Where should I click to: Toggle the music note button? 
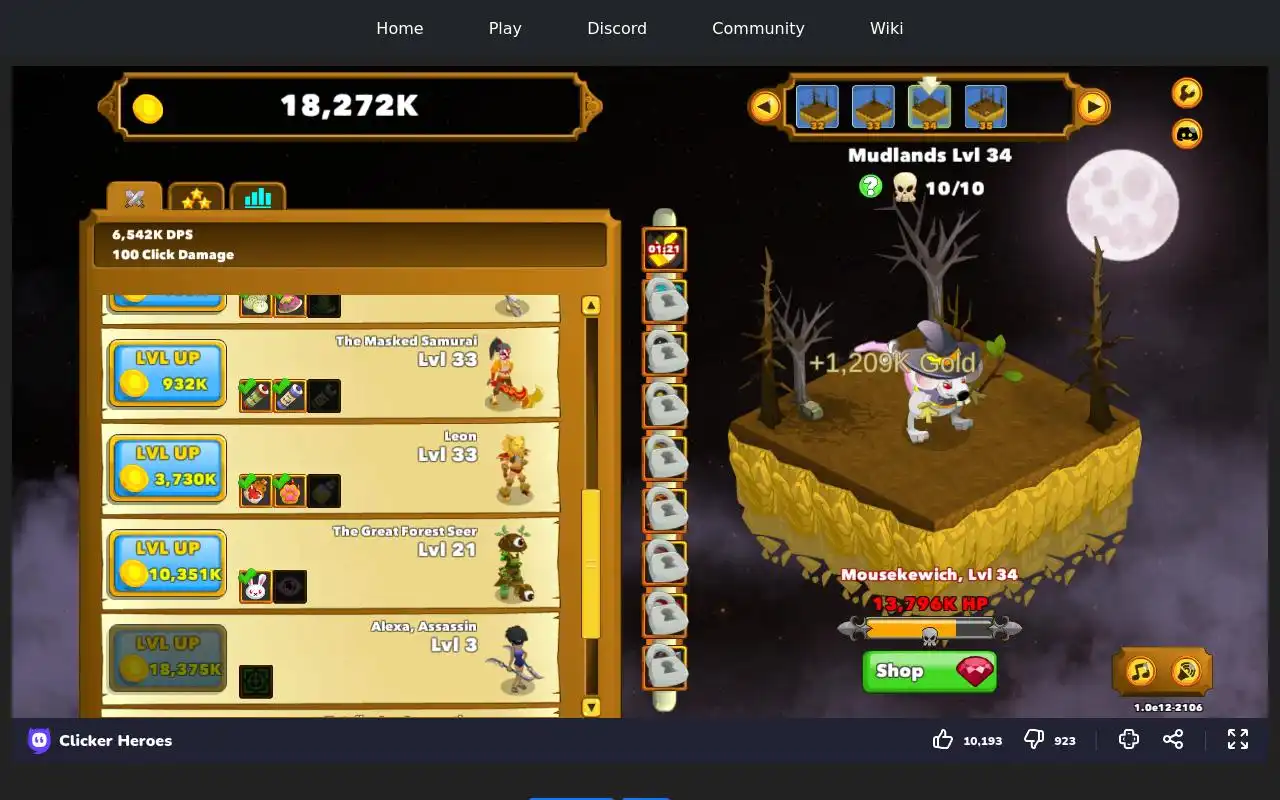1141,671
